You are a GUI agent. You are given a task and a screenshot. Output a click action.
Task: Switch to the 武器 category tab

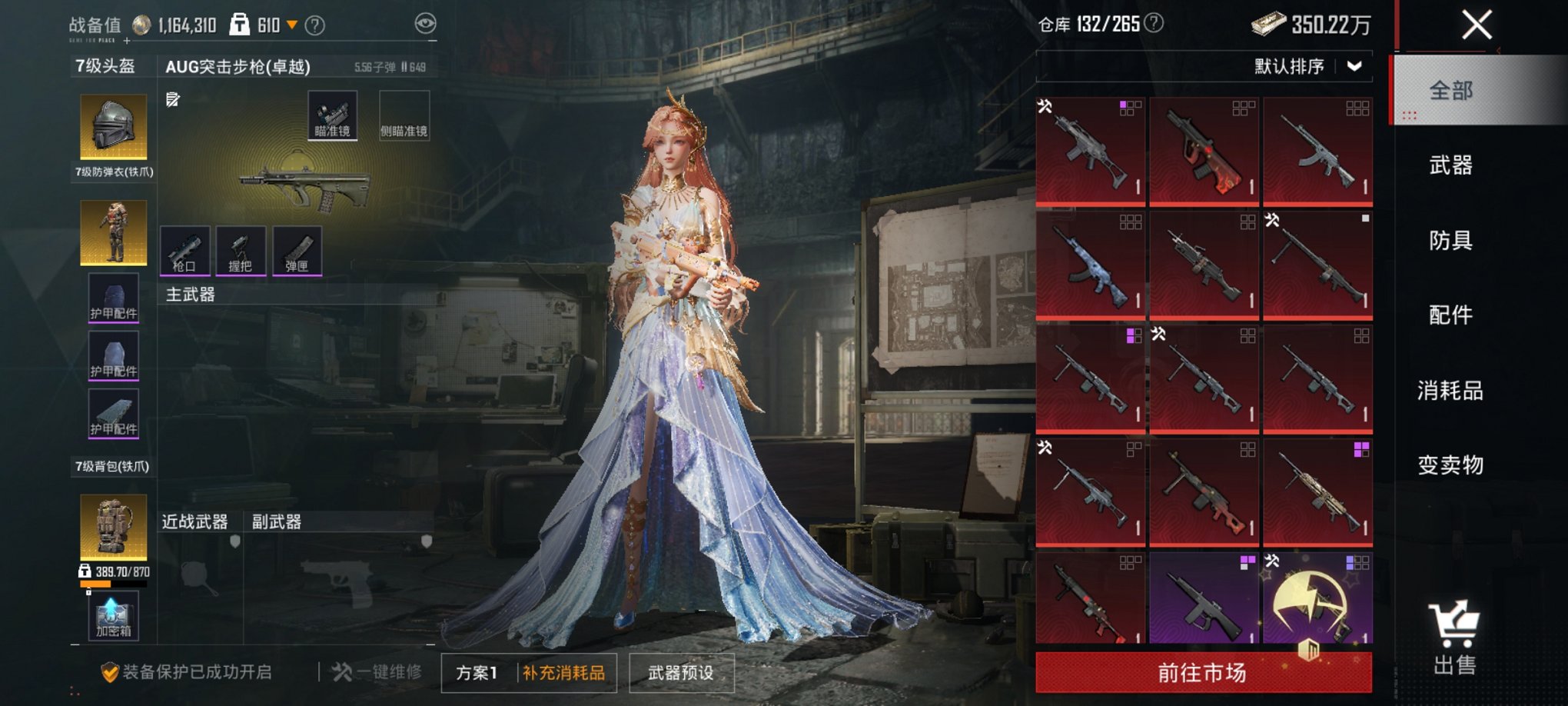(1450, 165)
